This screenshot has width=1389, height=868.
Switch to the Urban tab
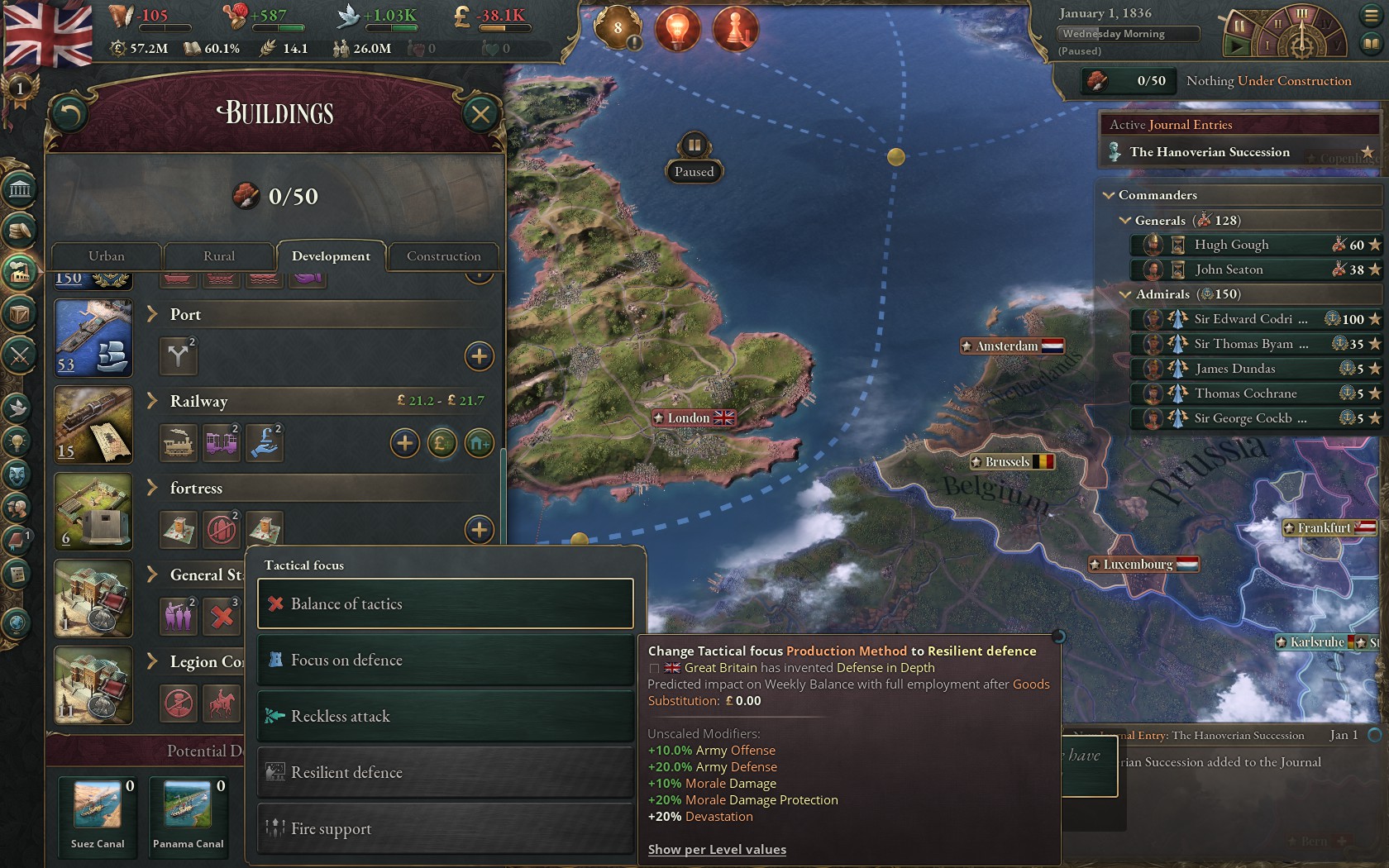(107, 256)
